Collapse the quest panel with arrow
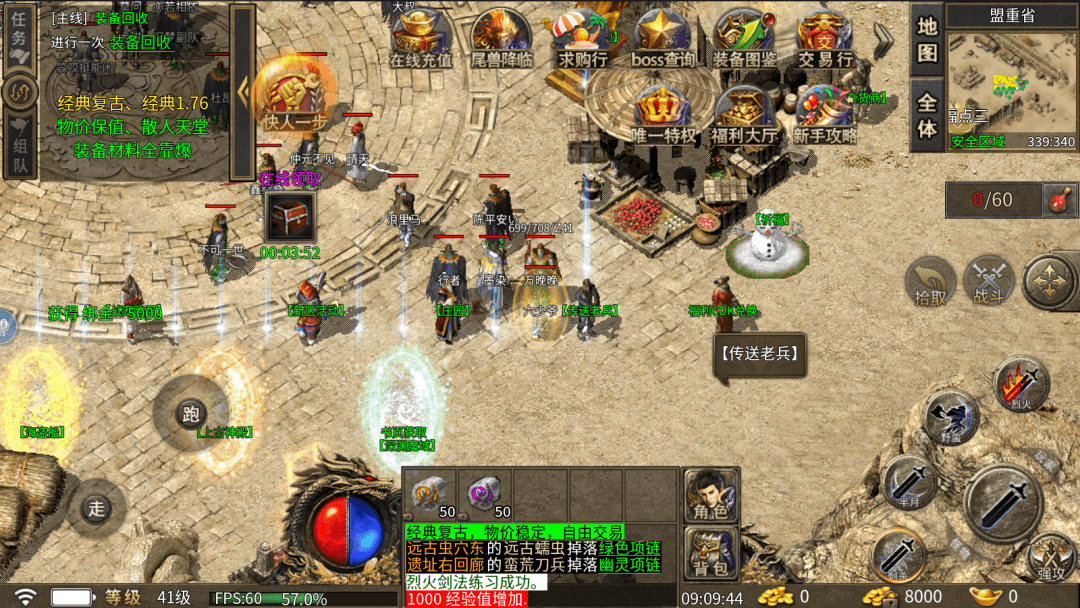The height and width of the screenshot is (608, 1080). (x=243, y=90)
